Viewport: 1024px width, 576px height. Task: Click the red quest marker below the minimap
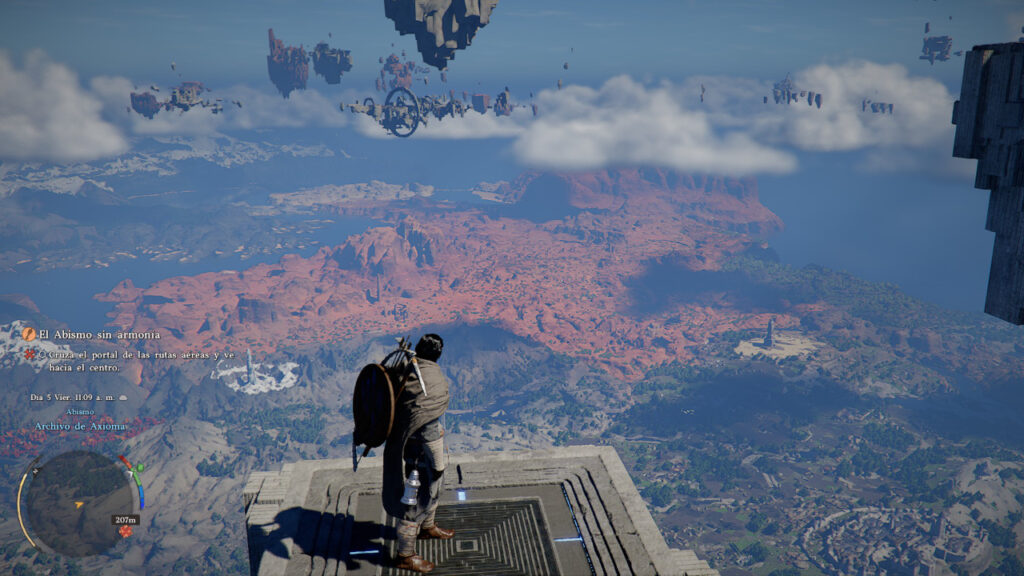click(x=125, y=532)
